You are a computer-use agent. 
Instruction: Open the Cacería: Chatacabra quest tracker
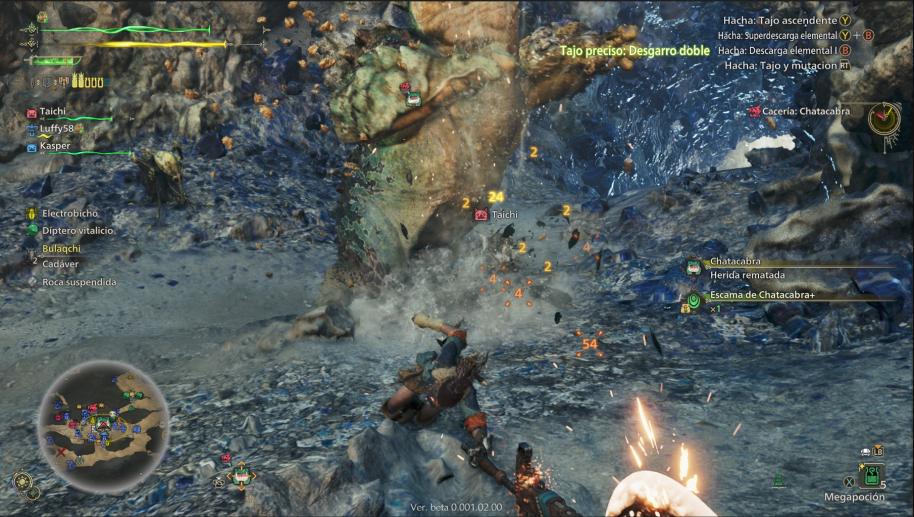pos(806,111)
